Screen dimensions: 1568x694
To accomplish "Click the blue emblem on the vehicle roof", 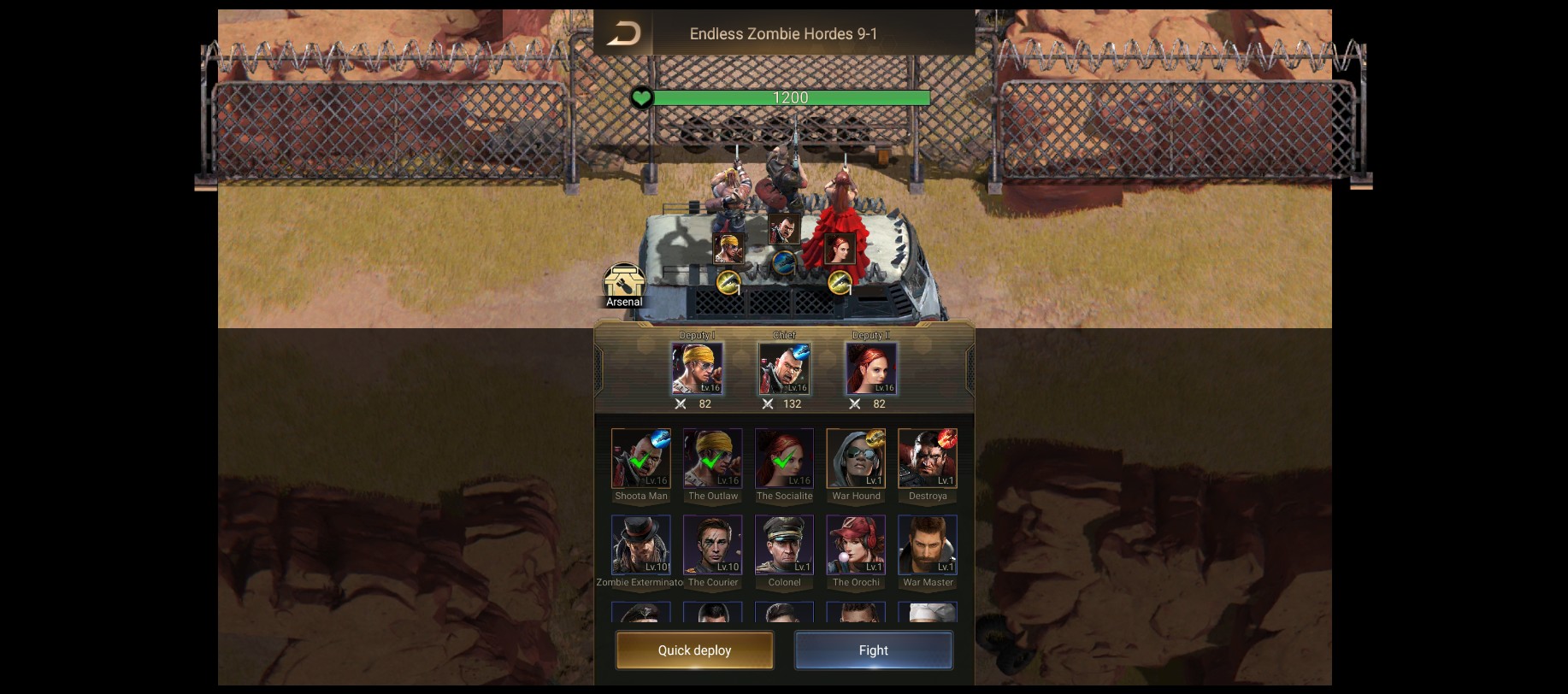I will [x=783, y=264].
